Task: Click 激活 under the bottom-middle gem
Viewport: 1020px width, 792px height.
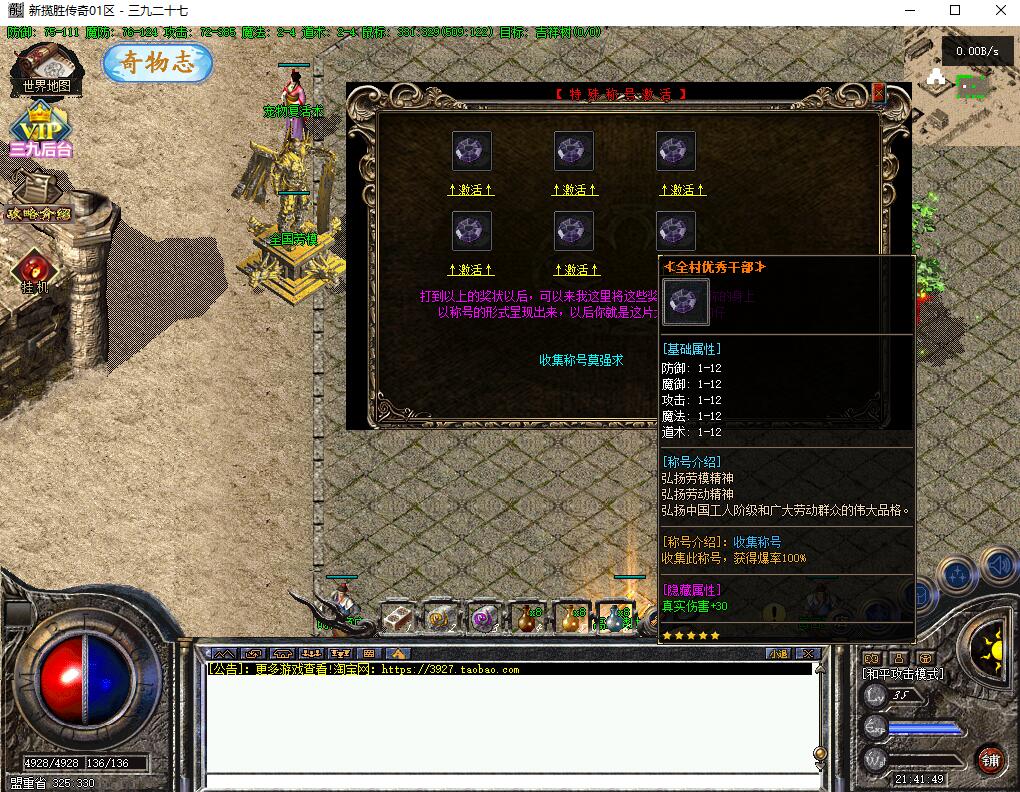Action: point(575,270)
